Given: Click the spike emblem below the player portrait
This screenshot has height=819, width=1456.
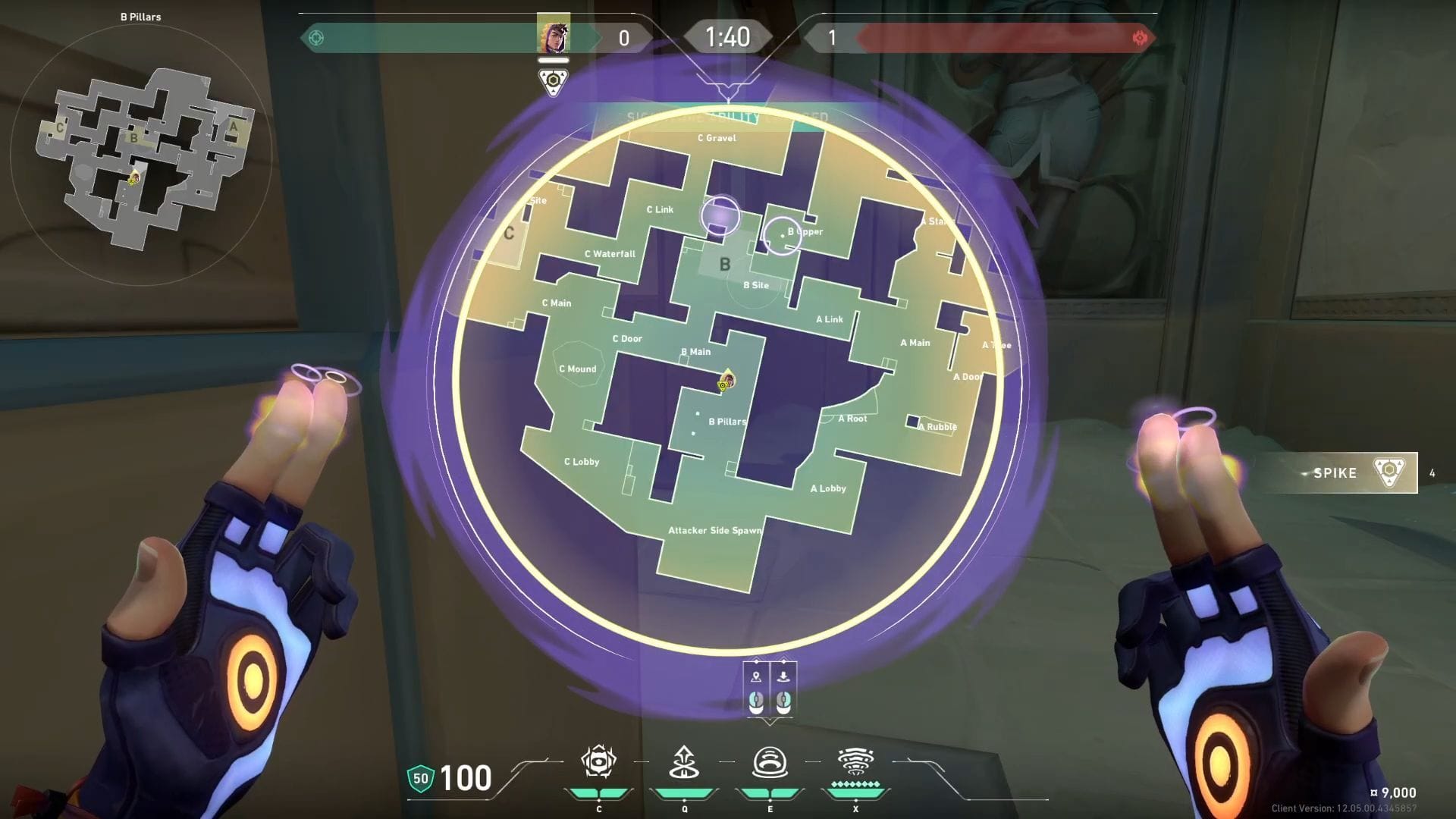Looking at the screenshot, I should coord(554,78).
